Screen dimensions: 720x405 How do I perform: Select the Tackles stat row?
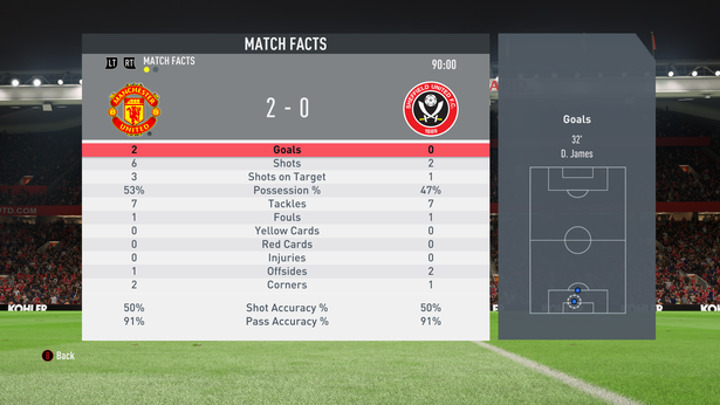pyautogui.click(x=286, y=204)
